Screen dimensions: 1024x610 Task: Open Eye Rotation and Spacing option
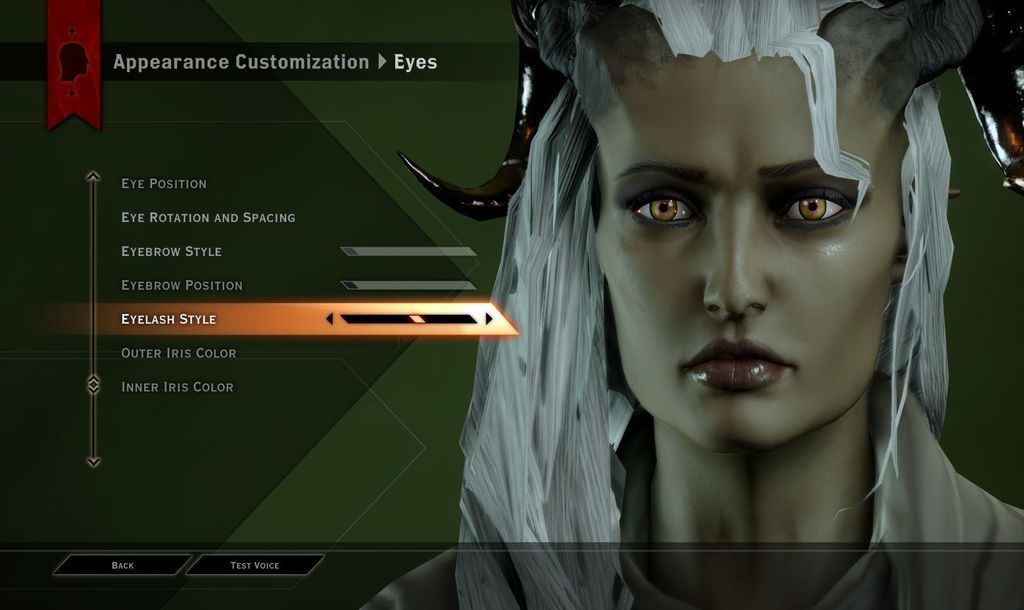208,218
